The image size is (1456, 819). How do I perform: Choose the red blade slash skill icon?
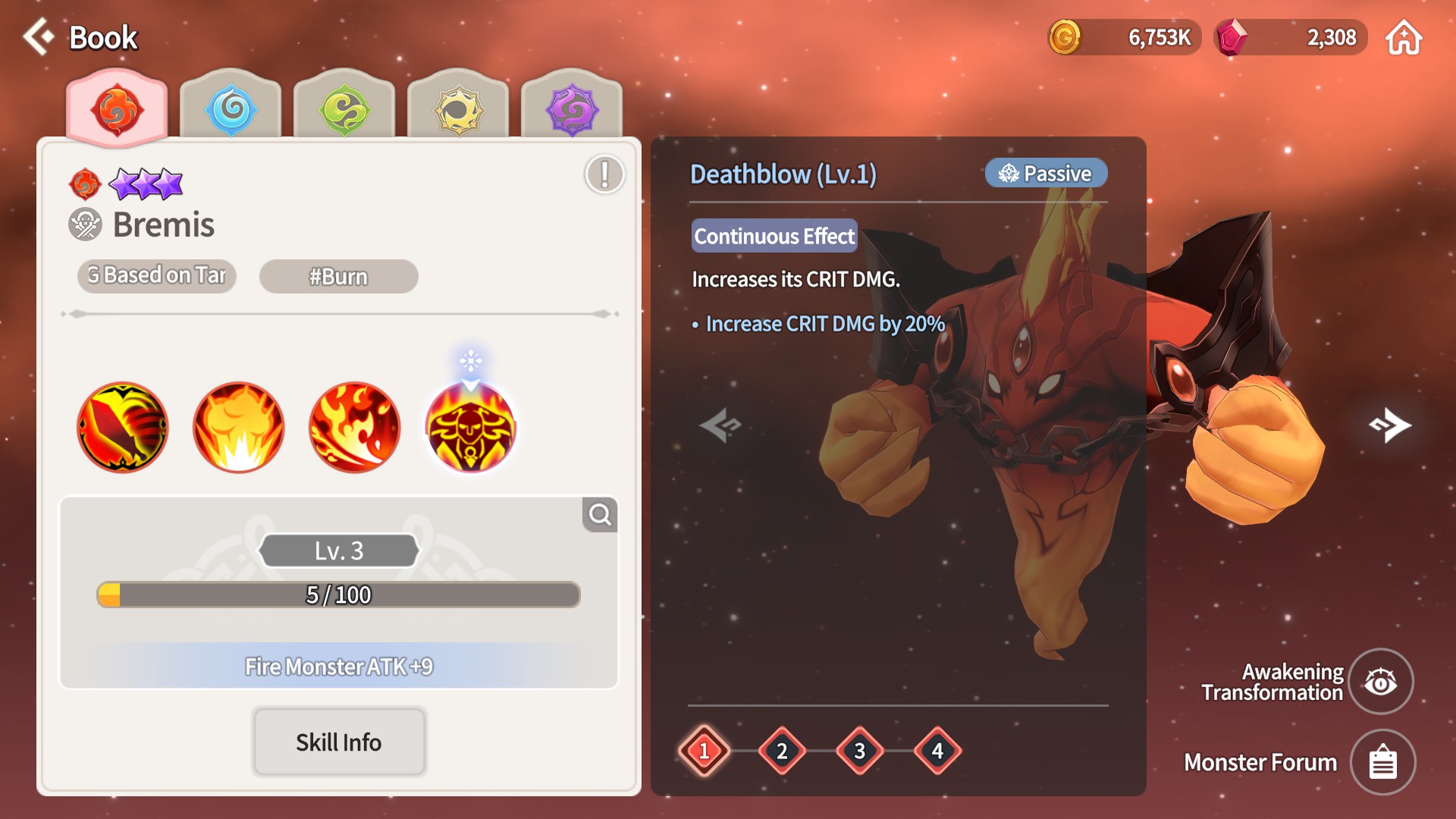point(123,427)
